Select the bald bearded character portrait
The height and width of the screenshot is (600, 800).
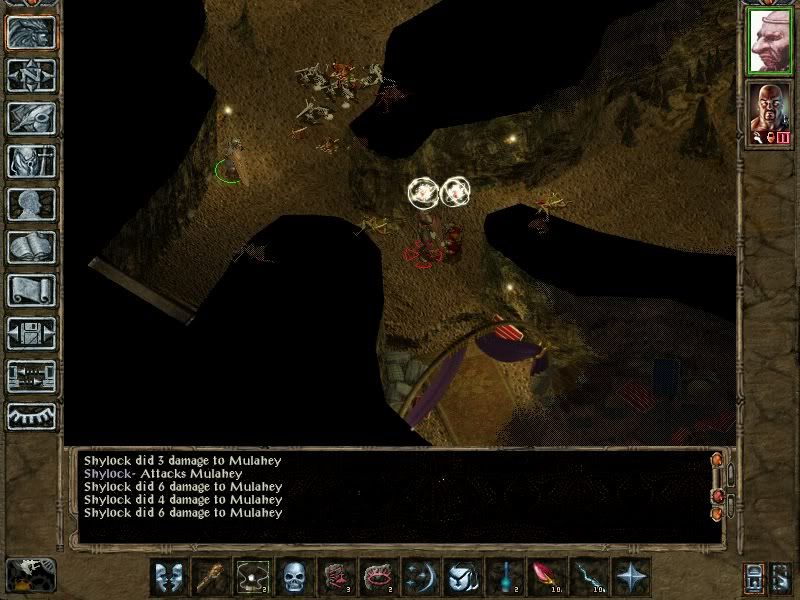tap(770, 113)
